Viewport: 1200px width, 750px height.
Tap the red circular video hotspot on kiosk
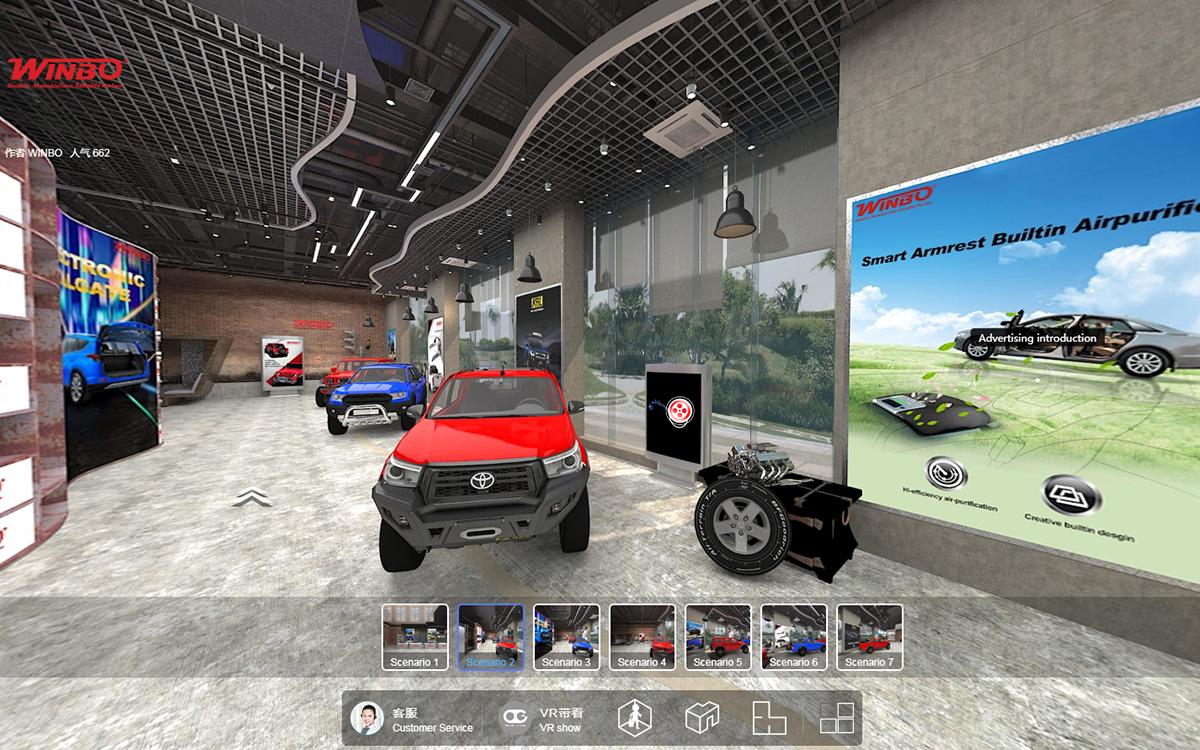click(x=679, y=409)
